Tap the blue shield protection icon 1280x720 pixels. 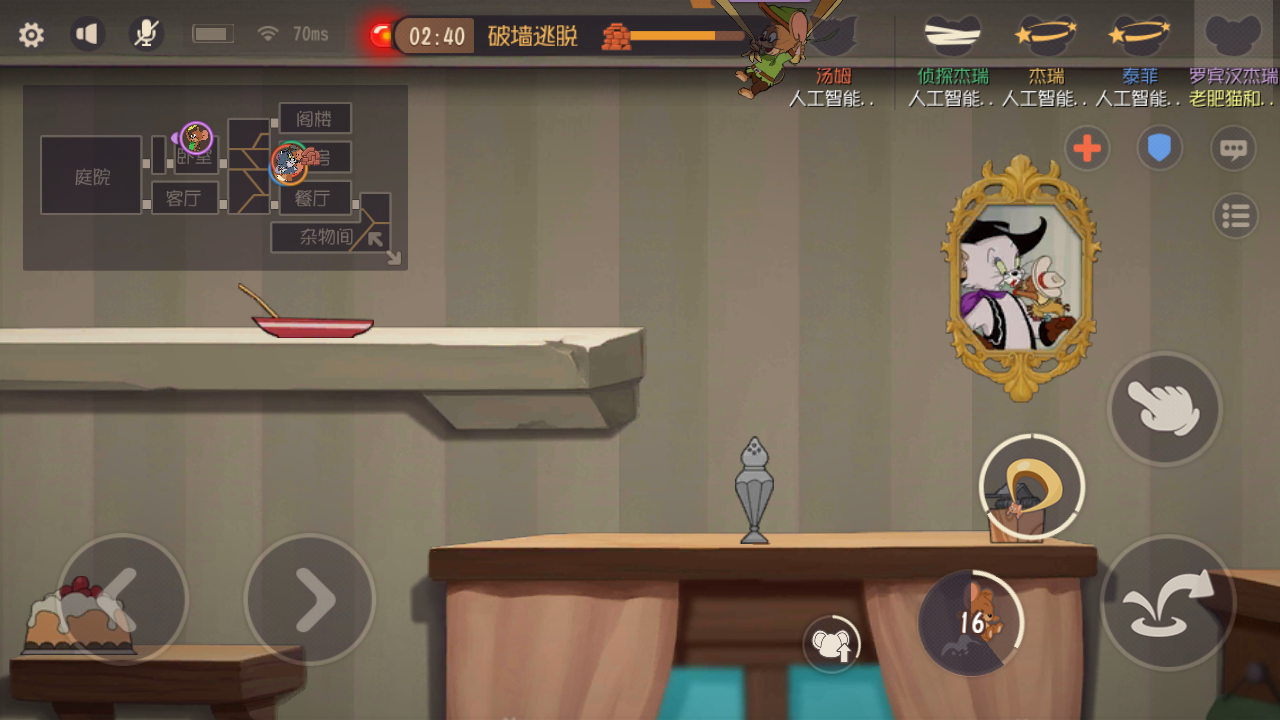coord(1160,148)
